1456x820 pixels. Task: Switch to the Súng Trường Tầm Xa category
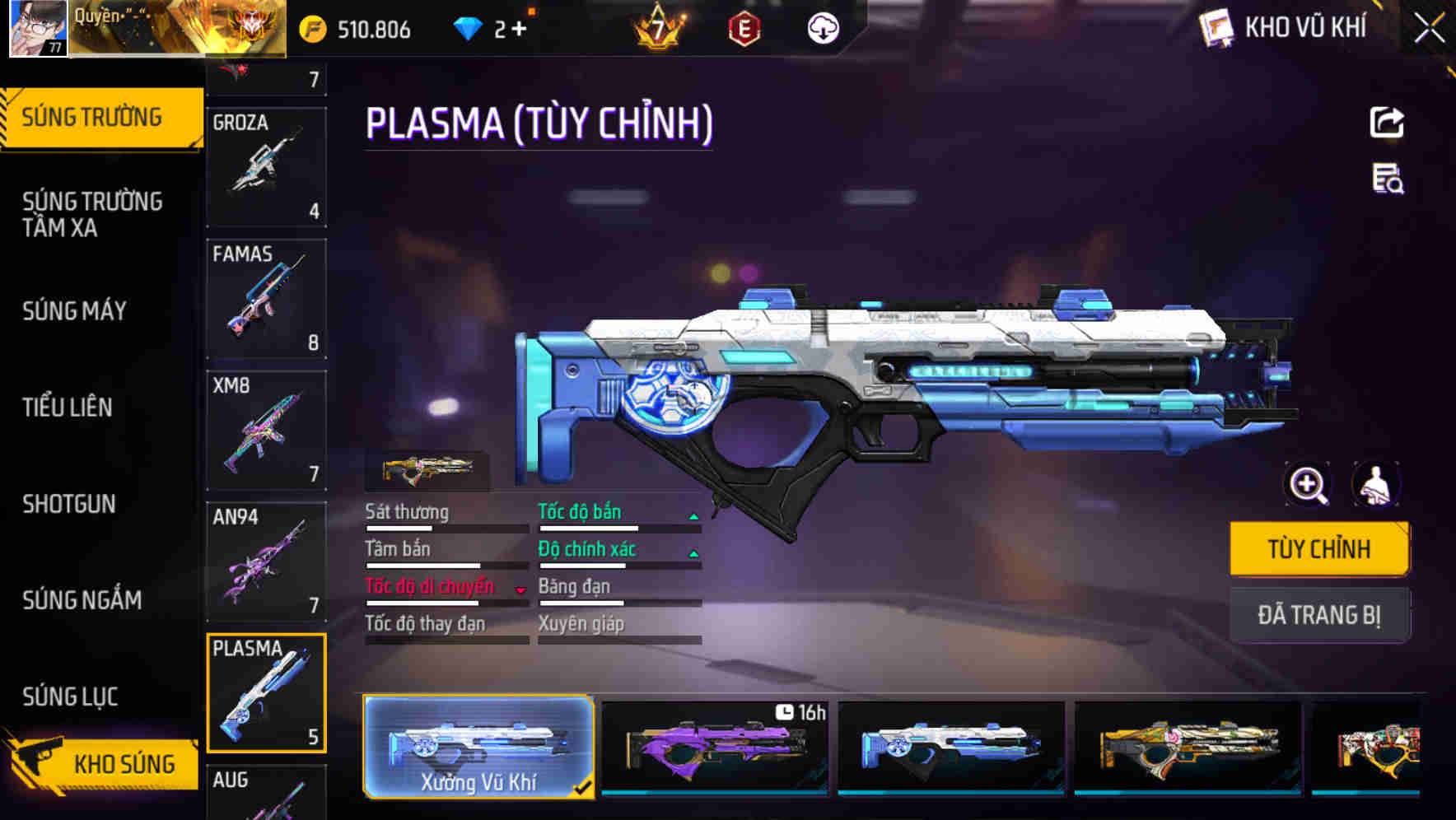coord(92,214)
